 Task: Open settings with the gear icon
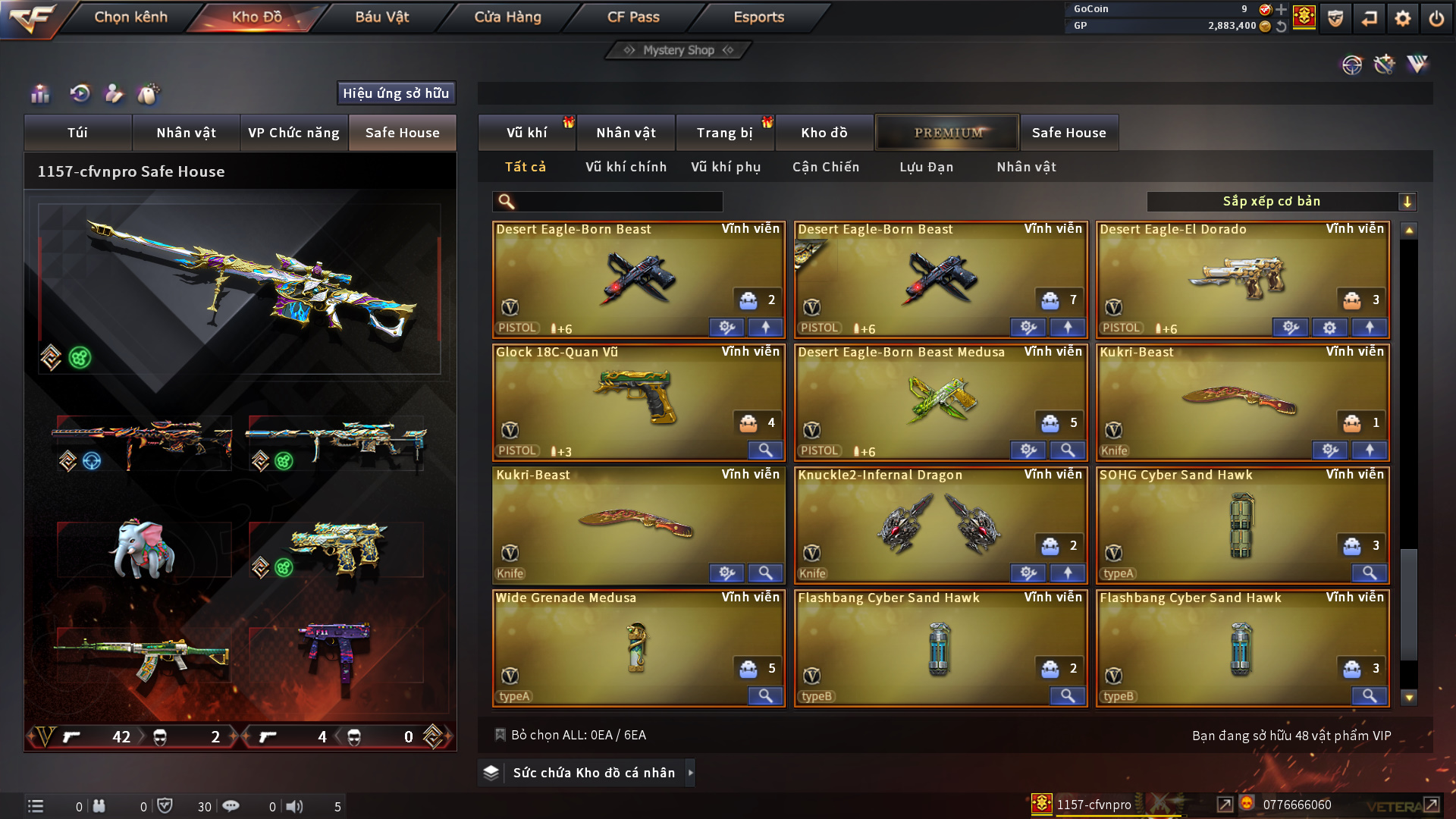[x=1402, y=18]
